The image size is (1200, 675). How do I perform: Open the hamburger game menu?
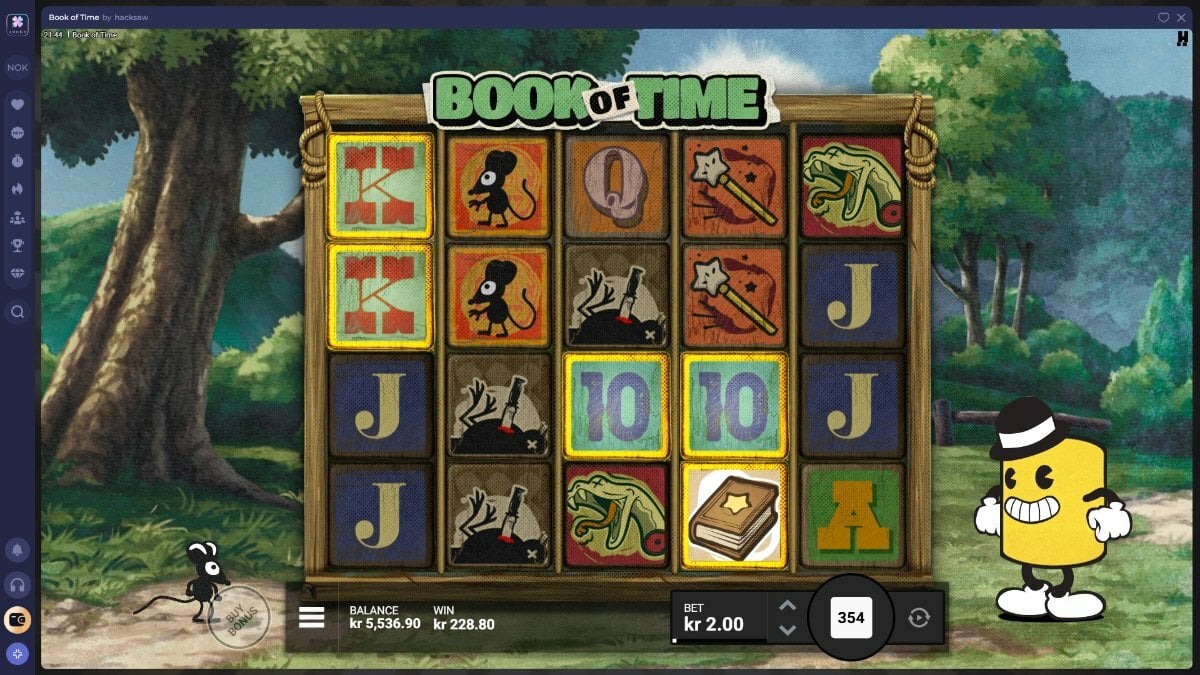click(312, 617)
